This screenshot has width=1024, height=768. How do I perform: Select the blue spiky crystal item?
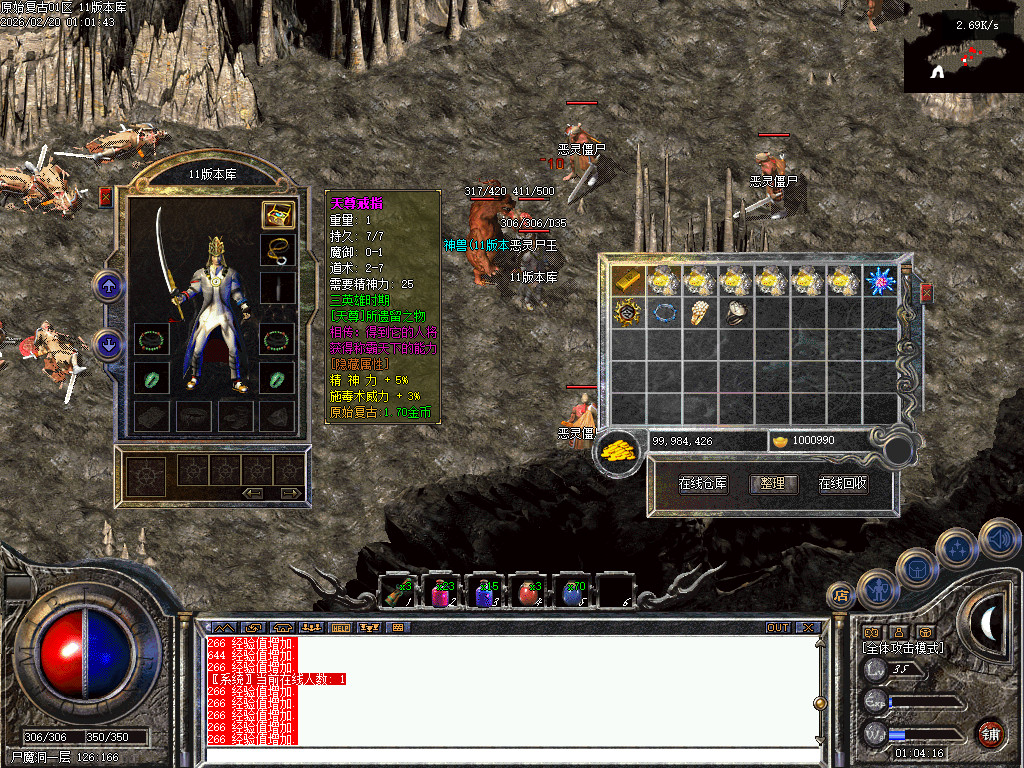coord(880,281)
